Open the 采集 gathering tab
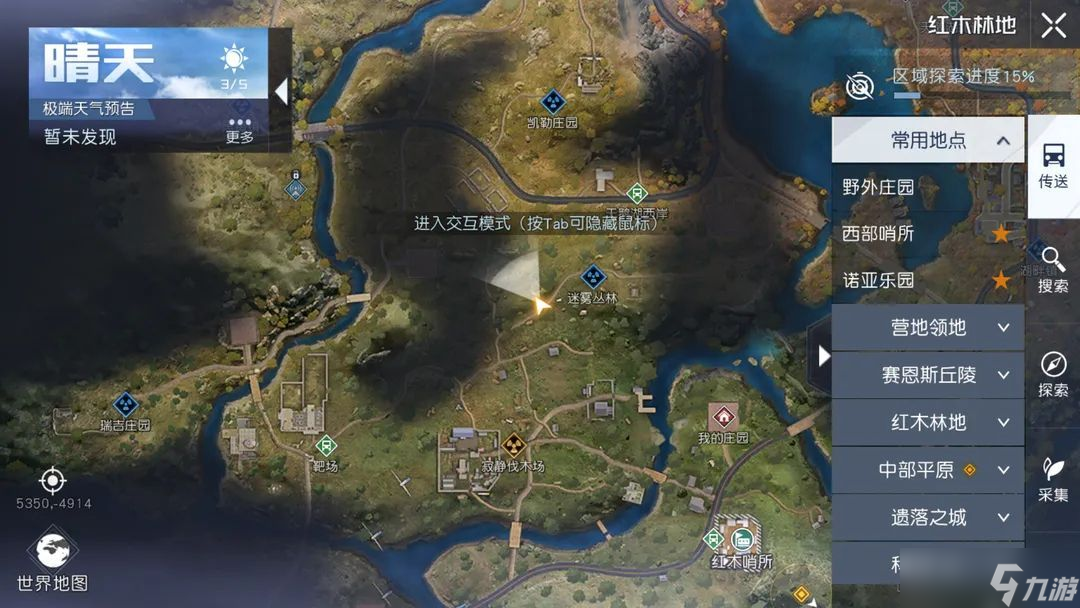The image size is (1080, 608). point(1053,478)
